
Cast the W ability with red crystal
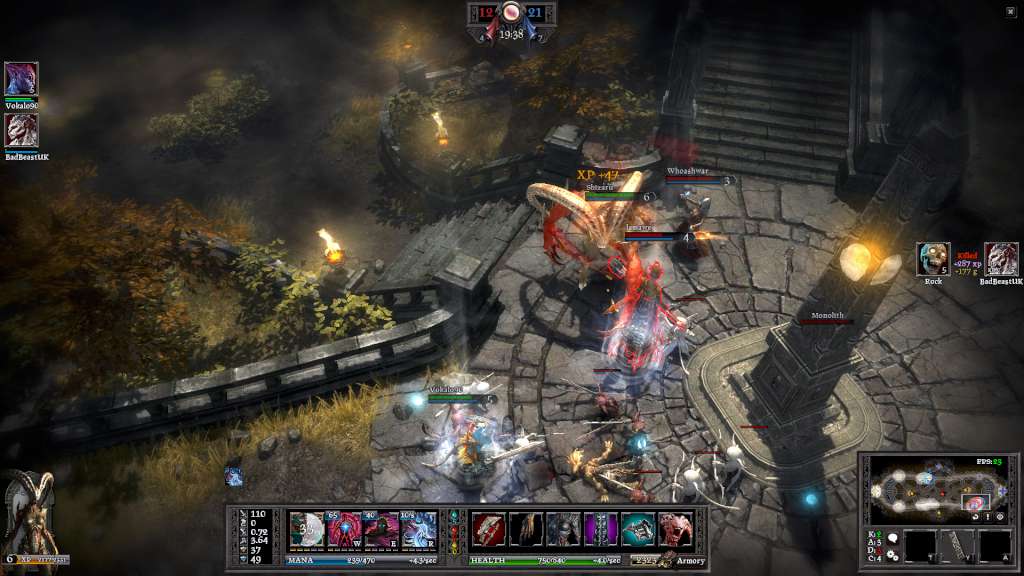345,529
